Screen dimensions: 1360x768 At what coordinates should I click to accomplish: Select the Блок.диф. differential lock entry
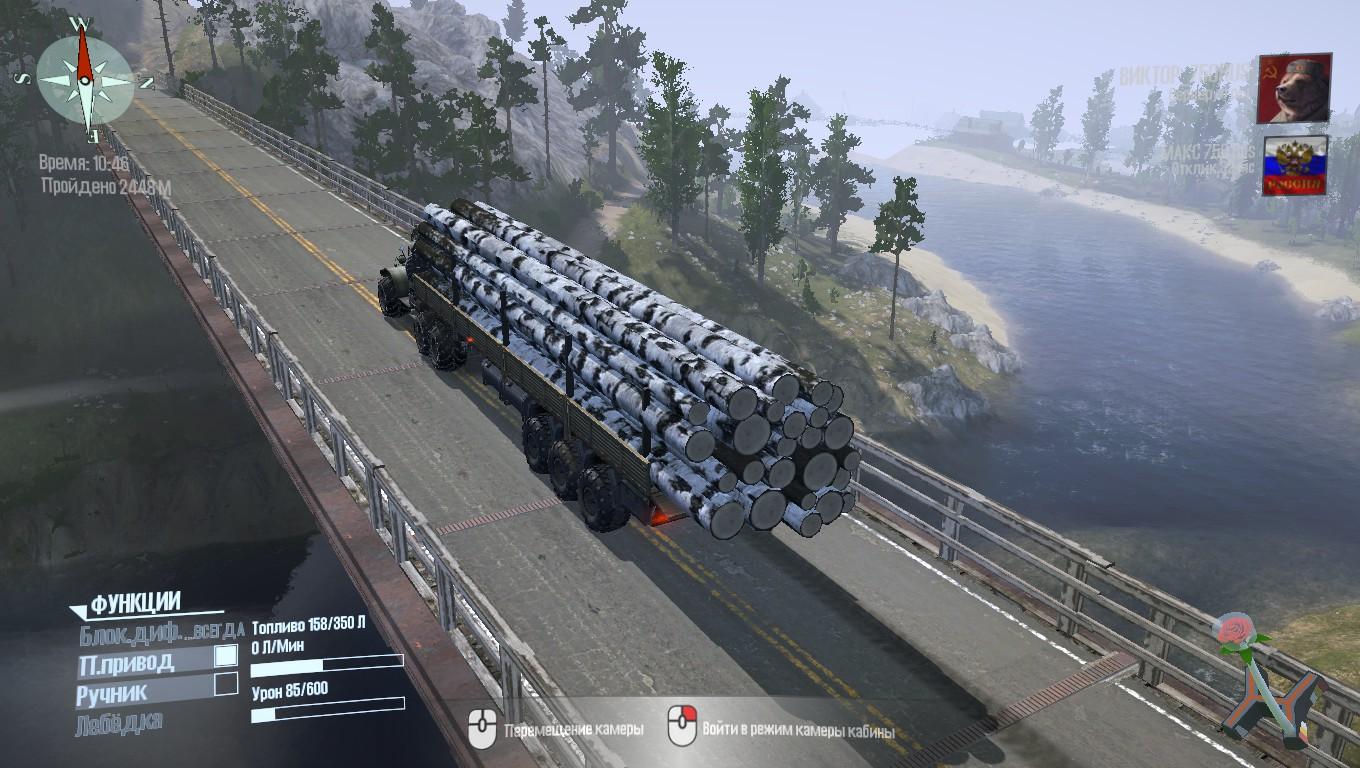coord(160,631)
